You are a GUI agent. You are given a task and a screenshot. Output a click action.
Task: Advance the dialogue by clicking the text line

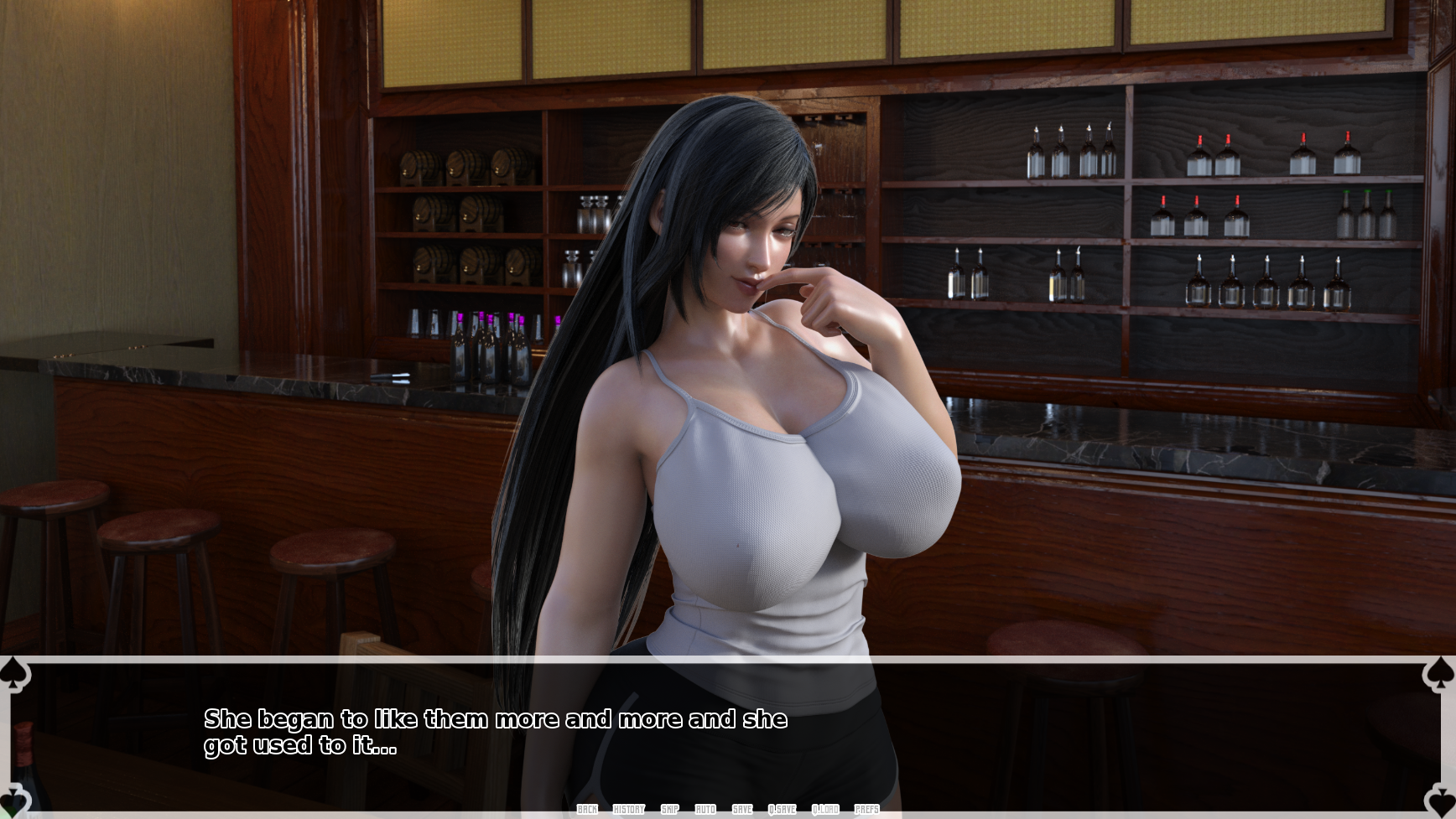495,732
